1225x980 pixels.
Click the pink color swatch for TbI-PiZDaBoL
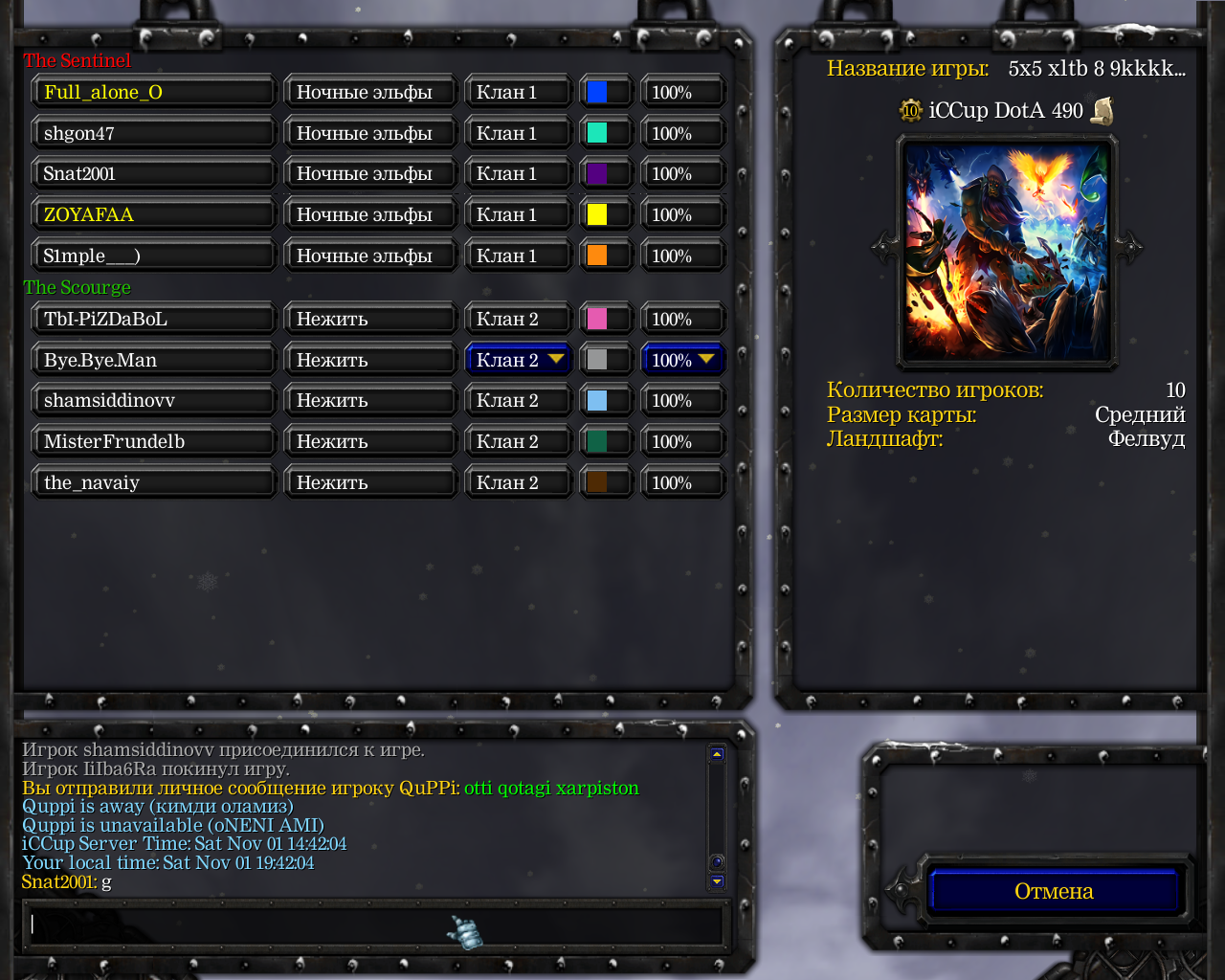pyautogui.click(x=597, y=320)
